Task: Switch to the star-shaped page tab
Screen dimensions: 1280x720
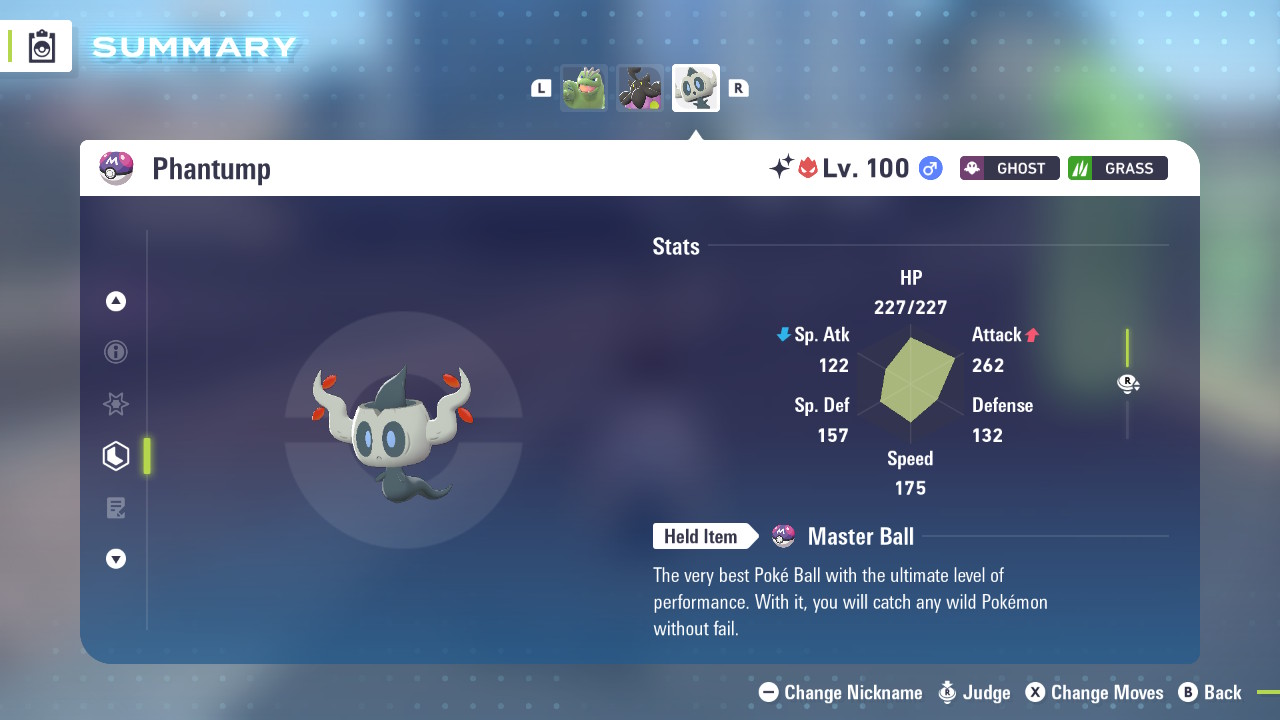Action: [116, 404]
